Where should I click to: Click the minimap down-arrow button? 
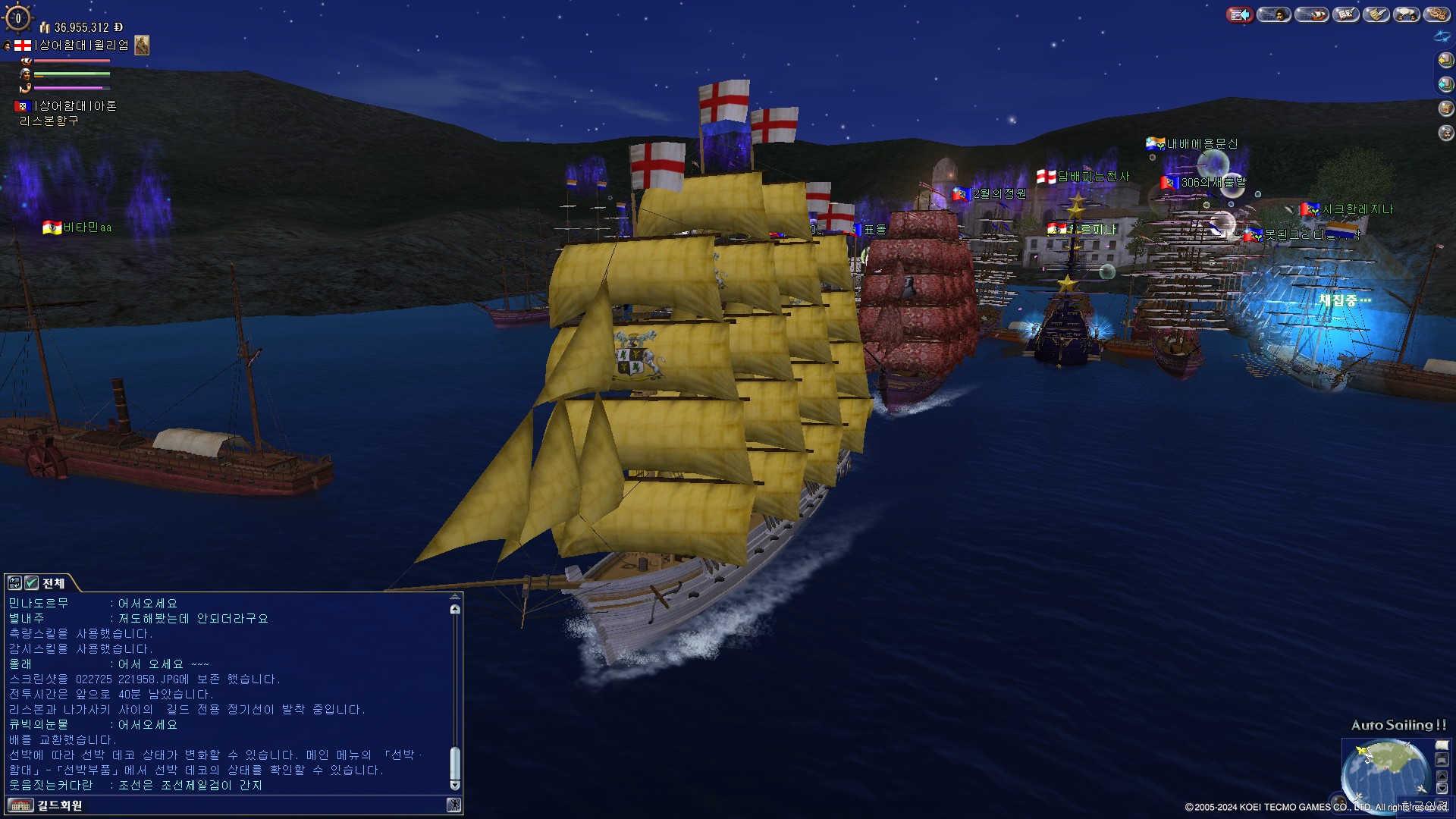1442,789
